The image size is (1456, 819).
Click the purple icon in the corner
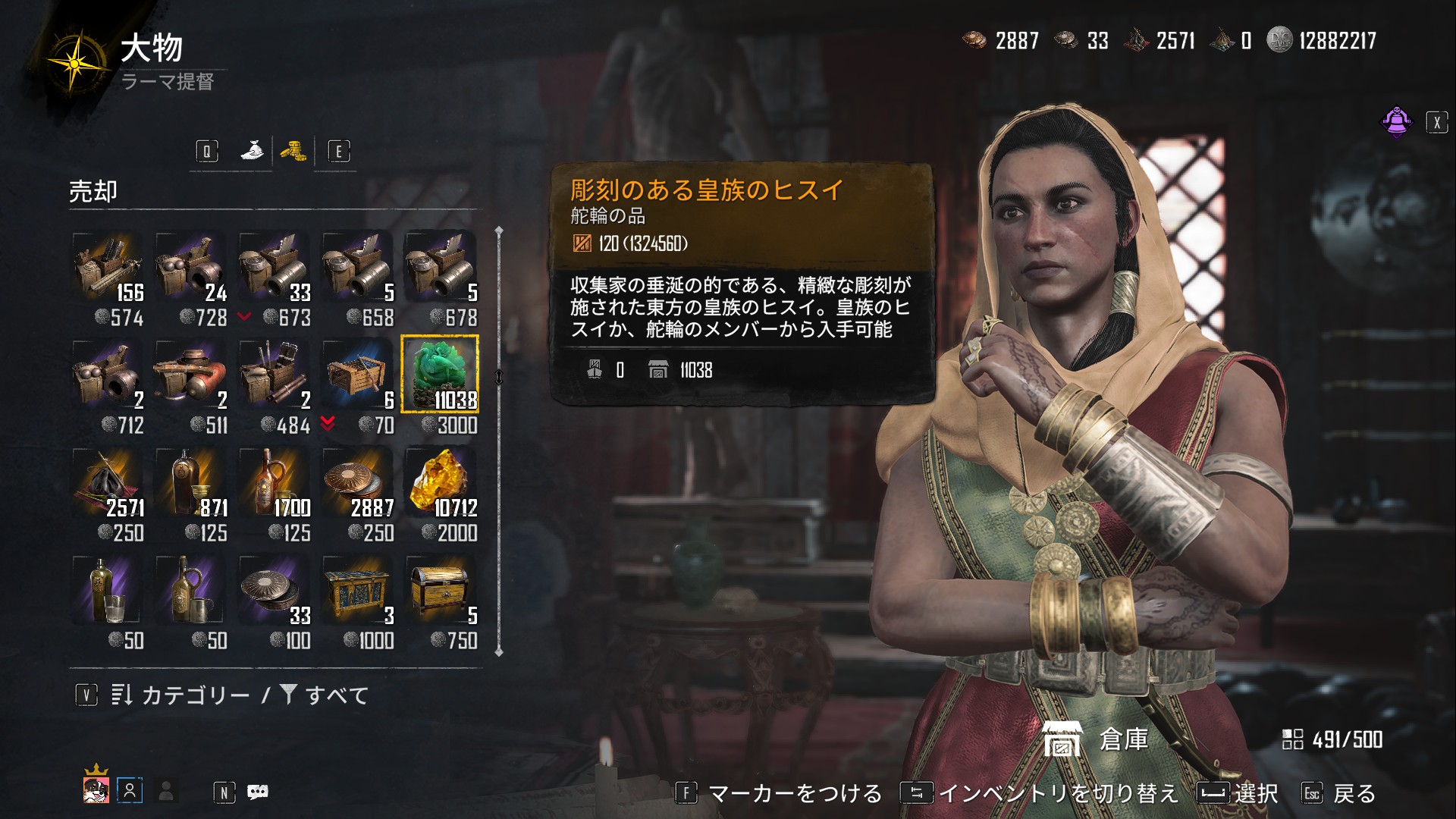pyautogui.click(x=1396, y=121)
